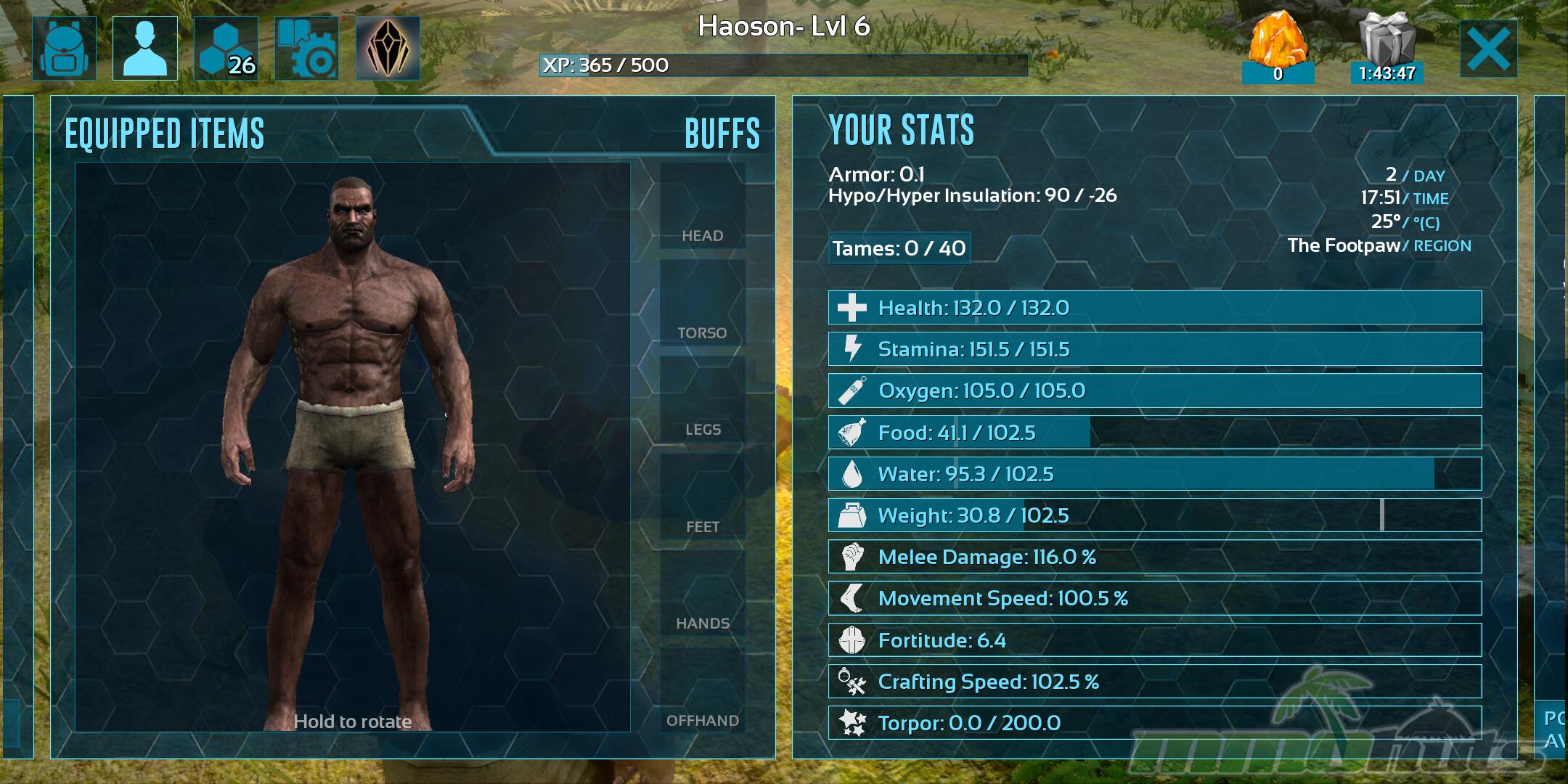Viewport: 1568px width, 784px height.
Task: Select the Fortitude stat row
Action: [1154, 640]
